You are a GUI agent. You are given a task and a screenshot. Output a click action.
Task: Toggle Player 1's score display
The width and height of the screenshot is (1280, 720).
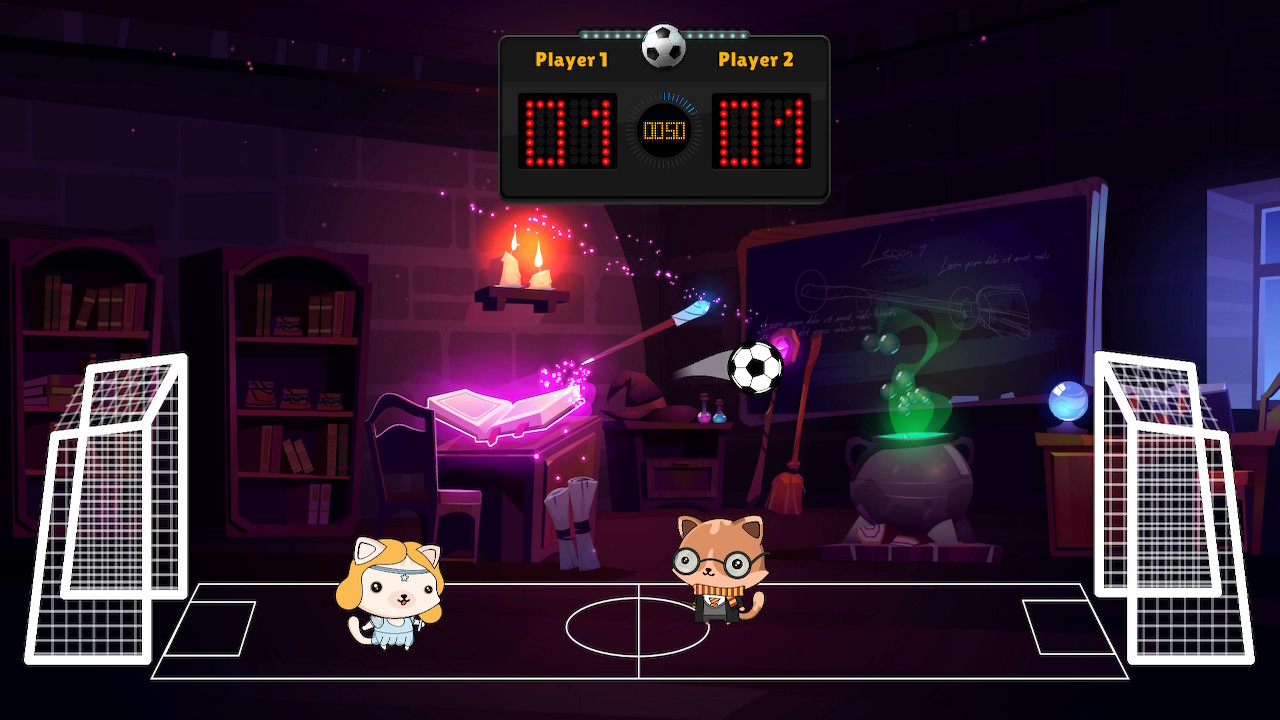coord(566,128)
